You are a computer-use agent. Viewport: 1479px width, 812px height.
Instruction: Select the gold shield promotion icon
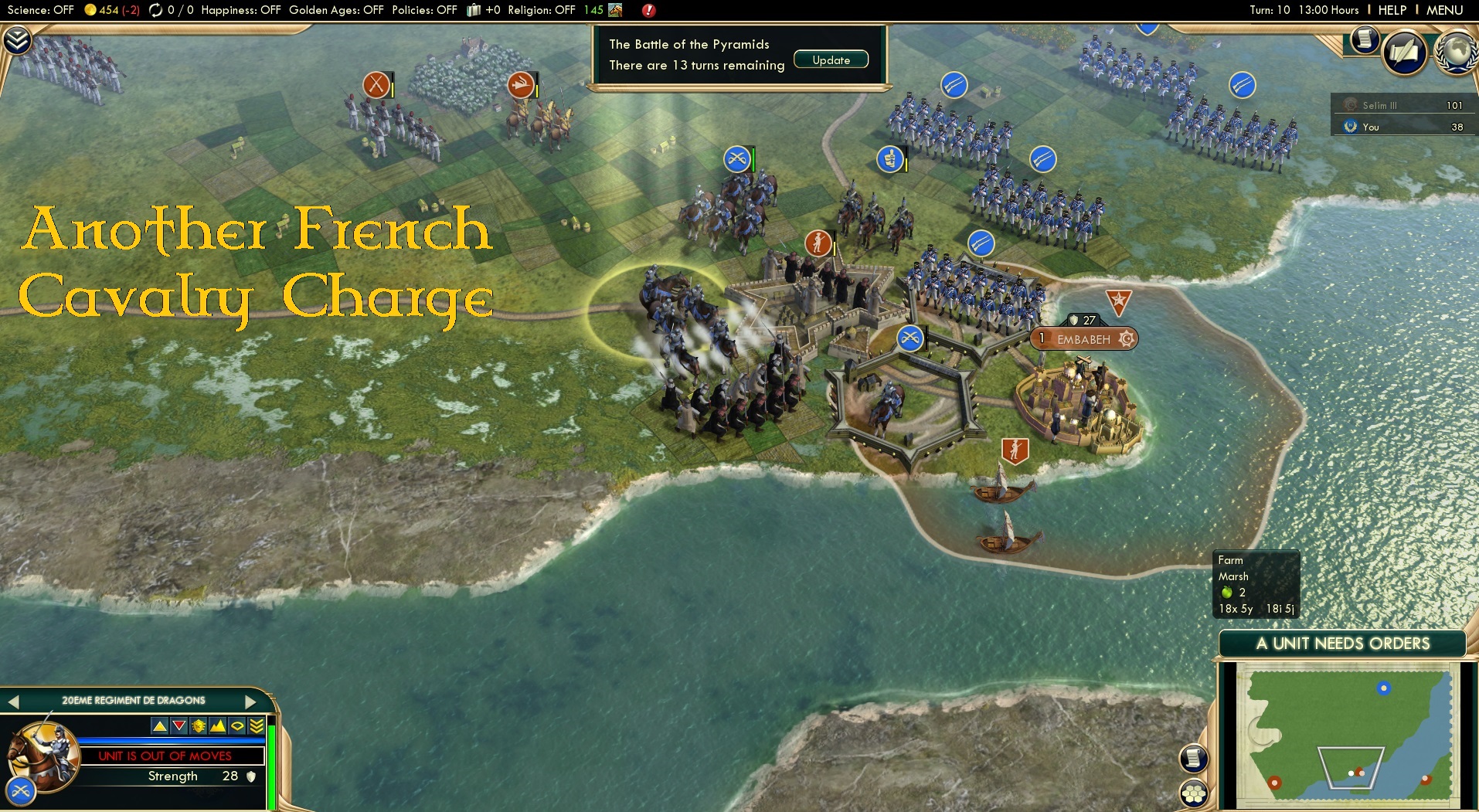click(198, 725)
